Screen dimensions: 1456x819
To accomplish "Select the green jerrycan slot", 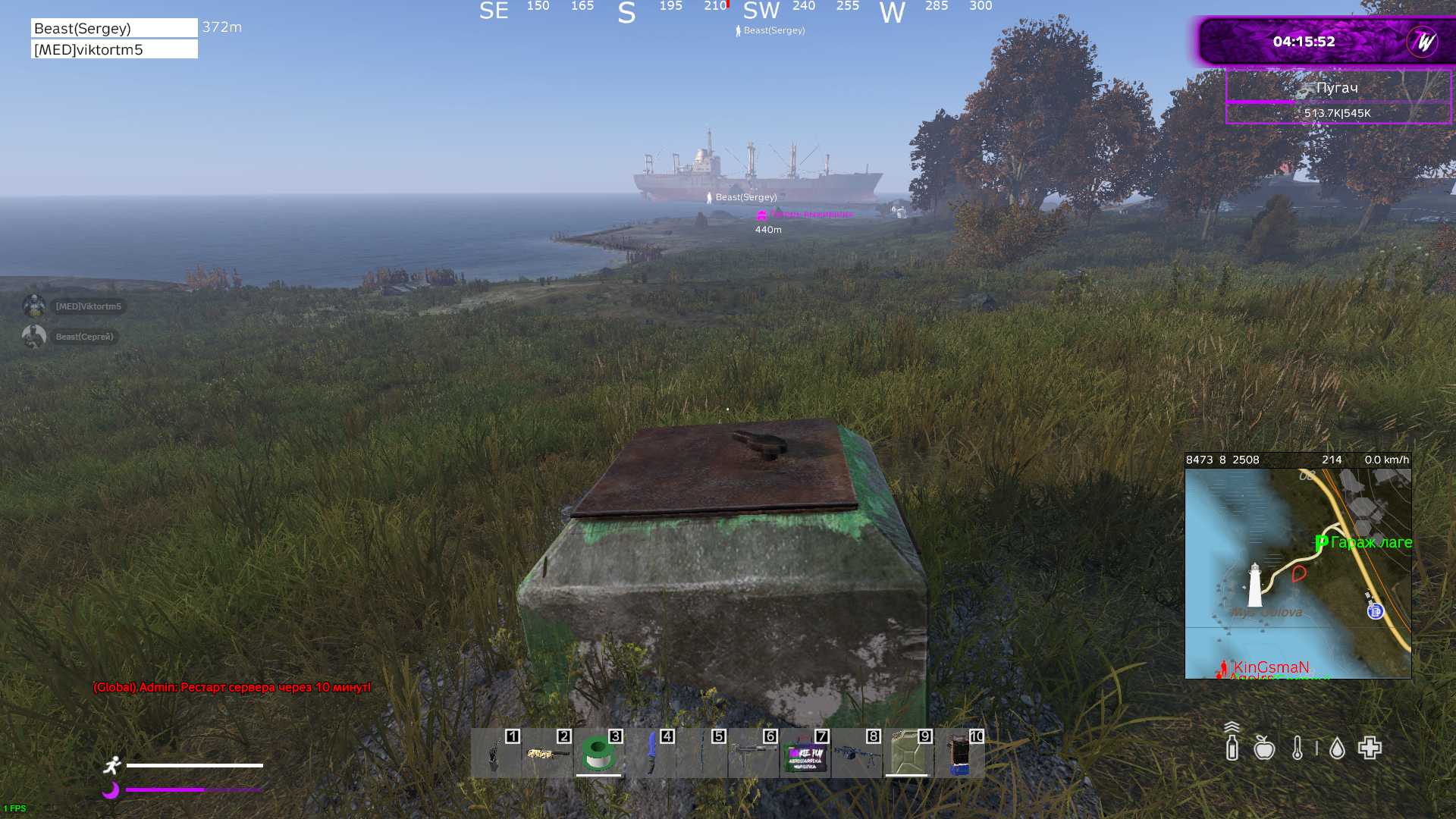I will [907, 754].
